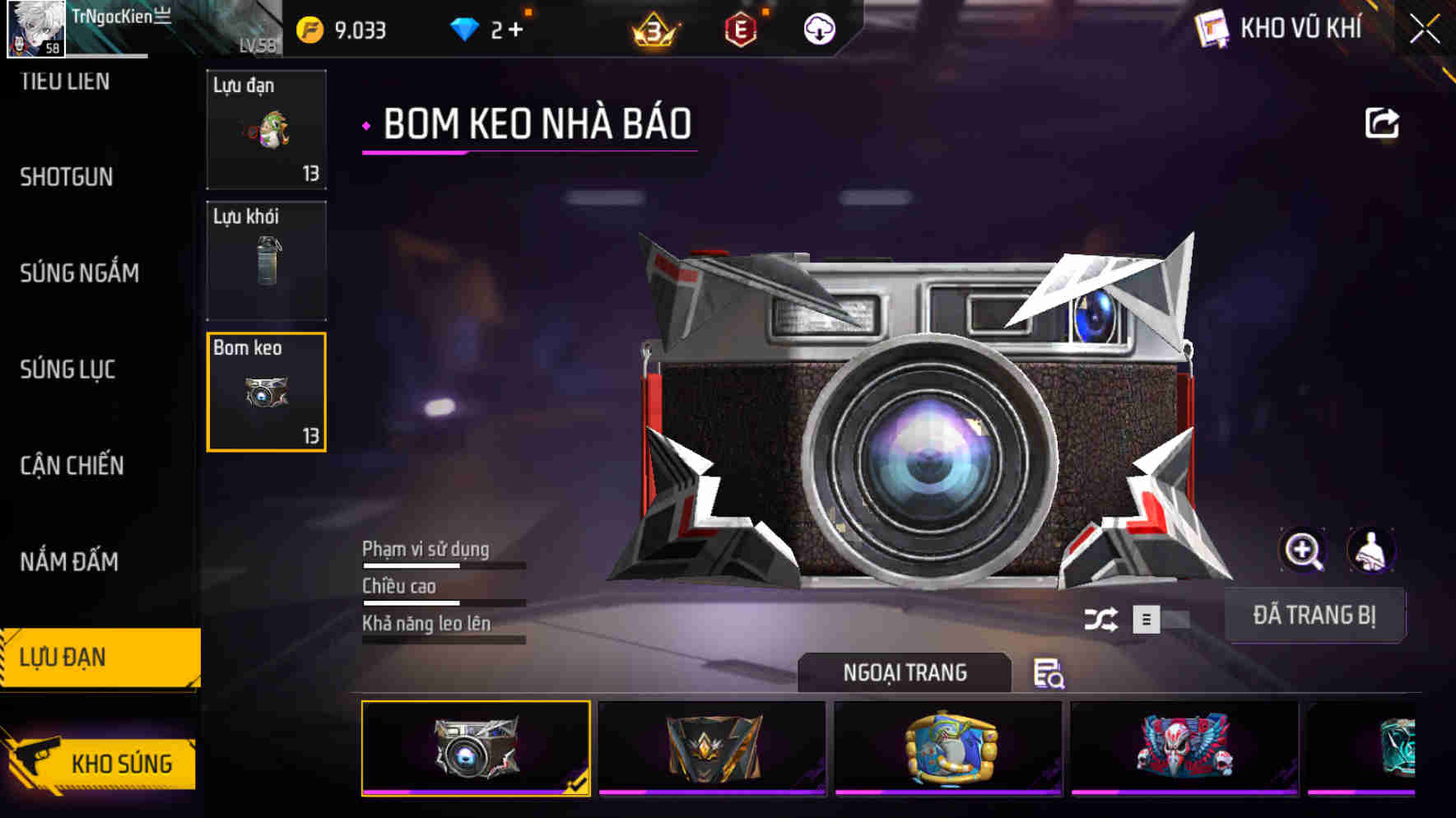Viewport: 1456px width, 818px height.
Task: Open the rank badge icon
Action: (x=656, y=30)
